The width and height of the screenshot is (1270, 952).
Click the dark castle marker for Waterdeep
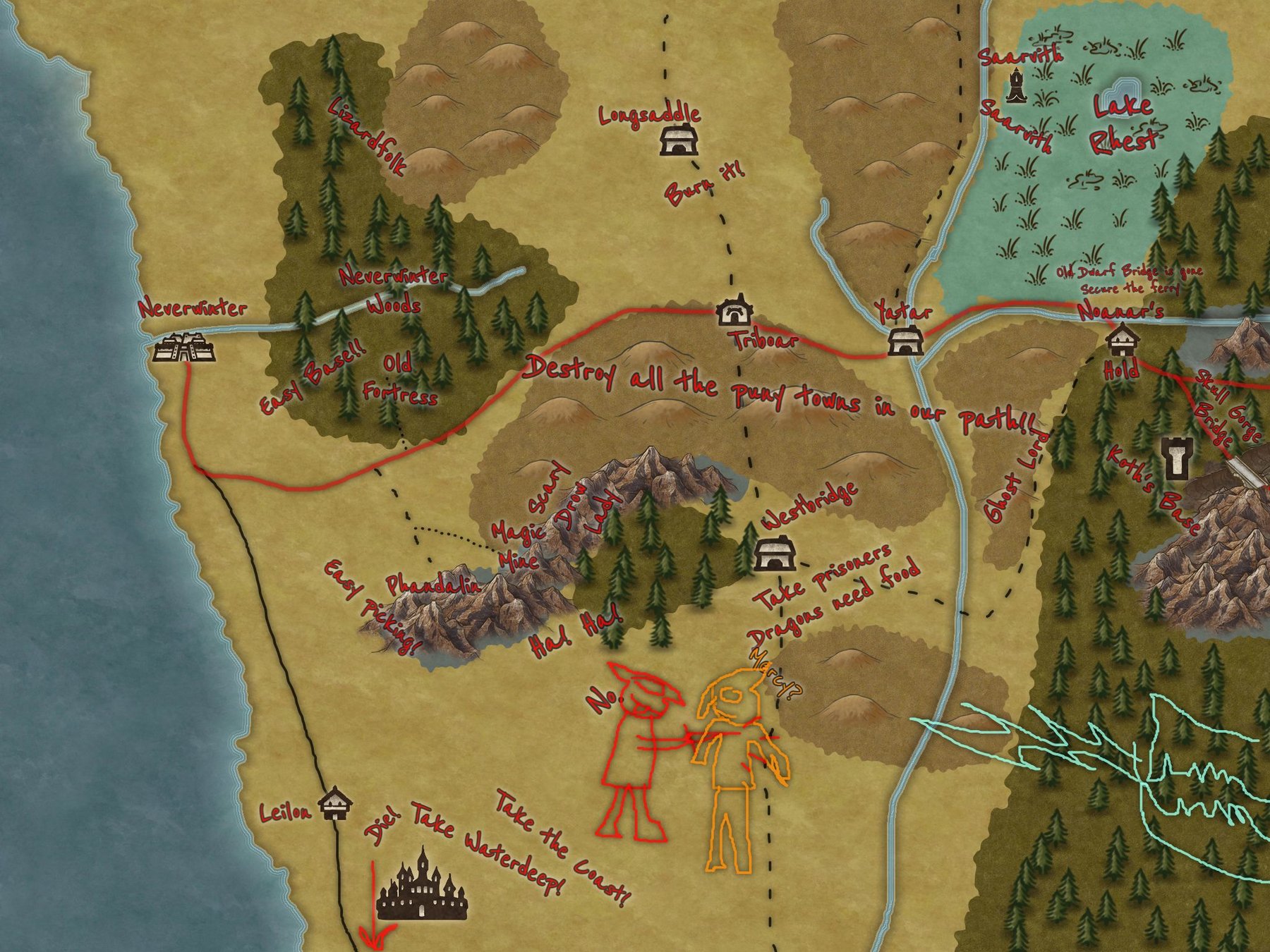click(x=422, y=886)
